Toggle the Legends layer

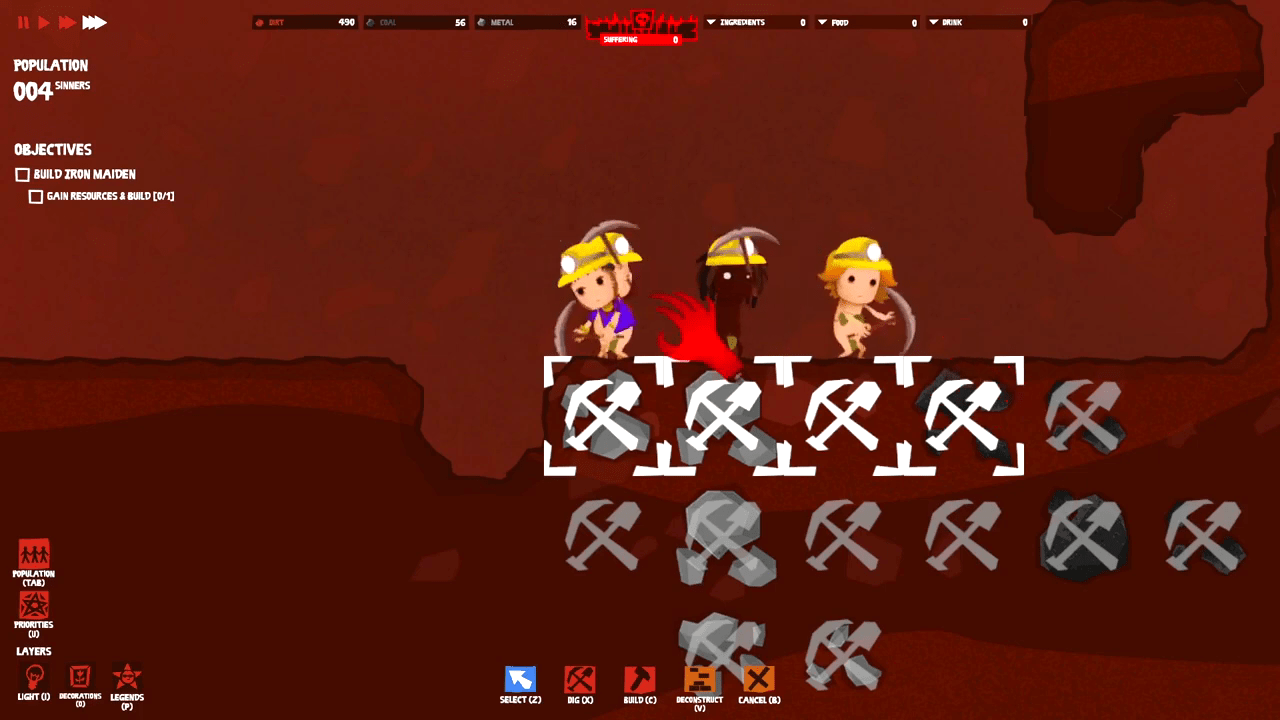127,677
